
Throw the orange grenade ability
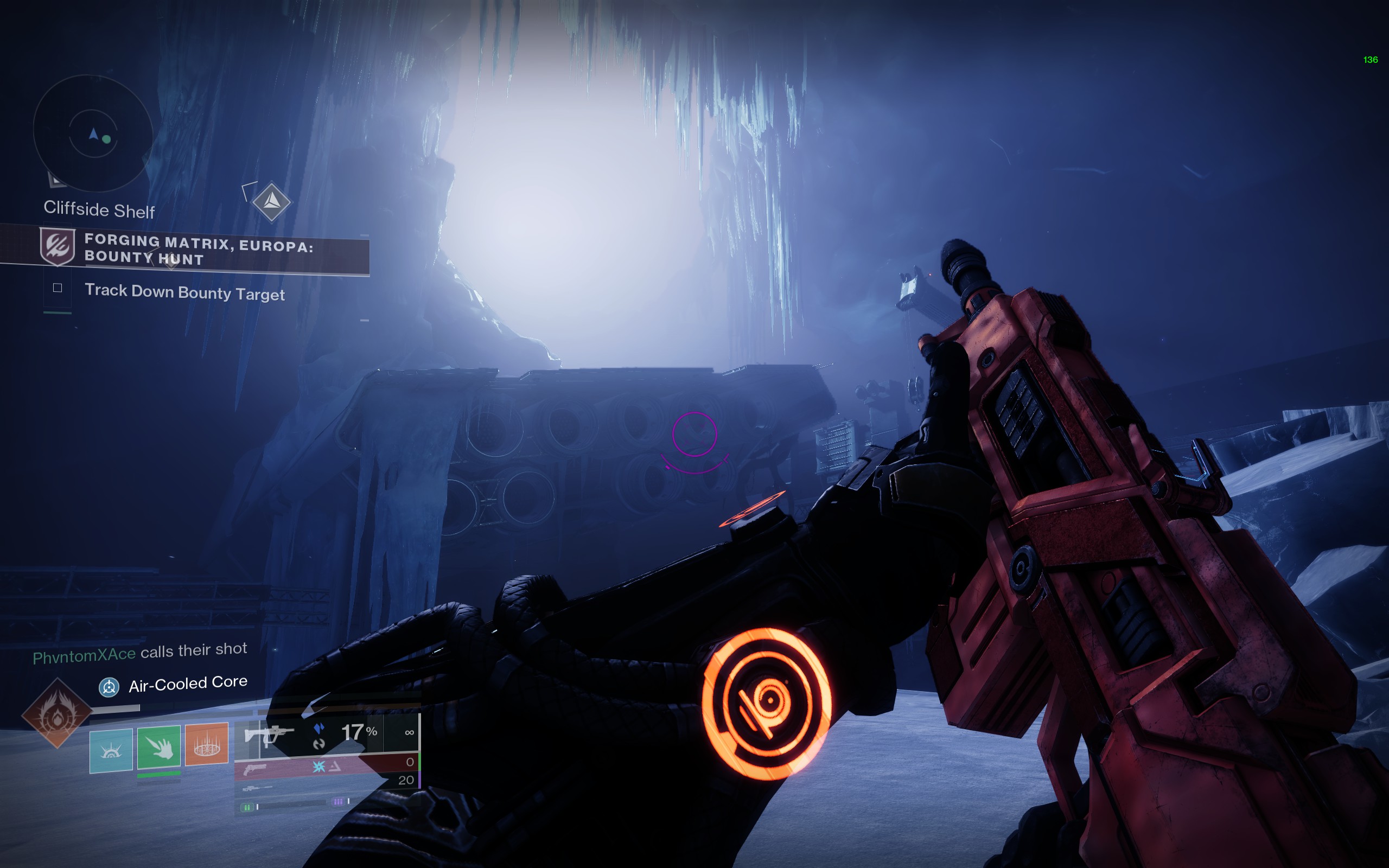[207, 744]
